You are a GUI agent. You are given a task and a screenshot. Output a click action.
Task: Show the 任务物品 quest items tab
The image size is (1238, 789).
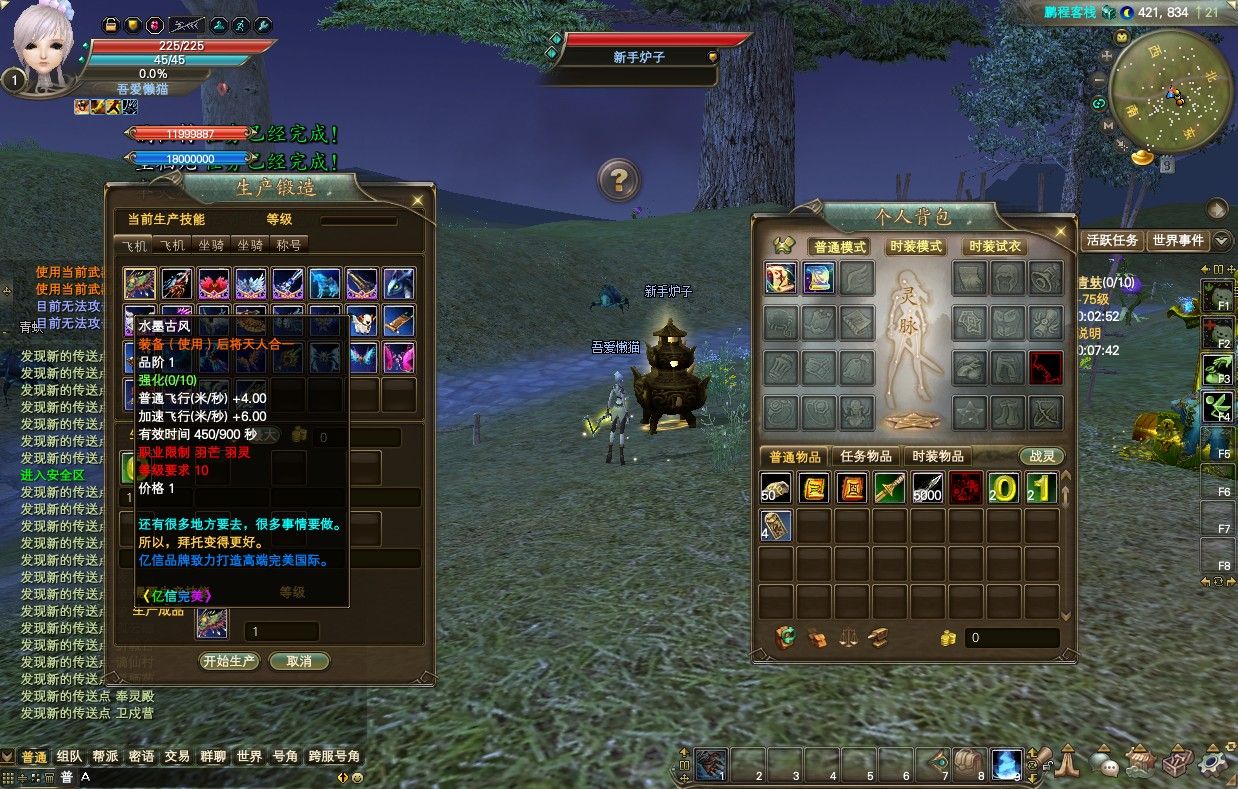pos(866,456)
